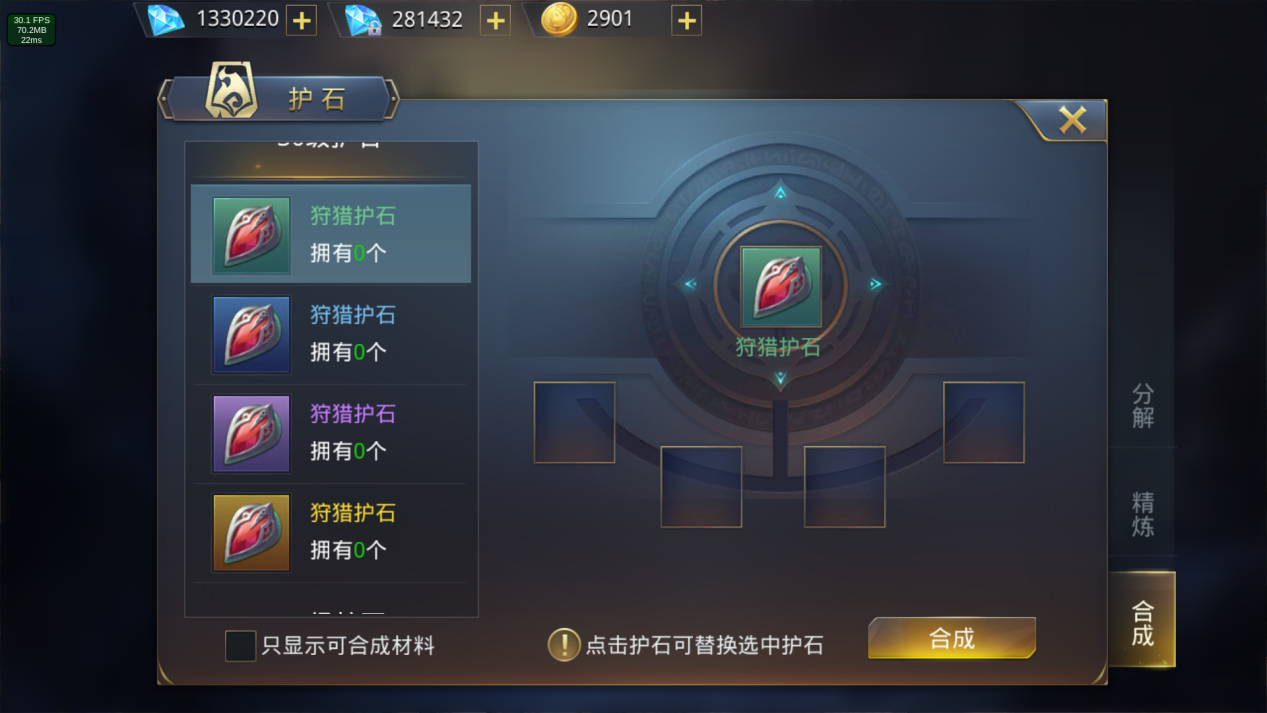The width and height of the screenshot is (1267, 713).
Task: Toggle the 只显示可合成材料 checkbox
Action: pos(240,646)
